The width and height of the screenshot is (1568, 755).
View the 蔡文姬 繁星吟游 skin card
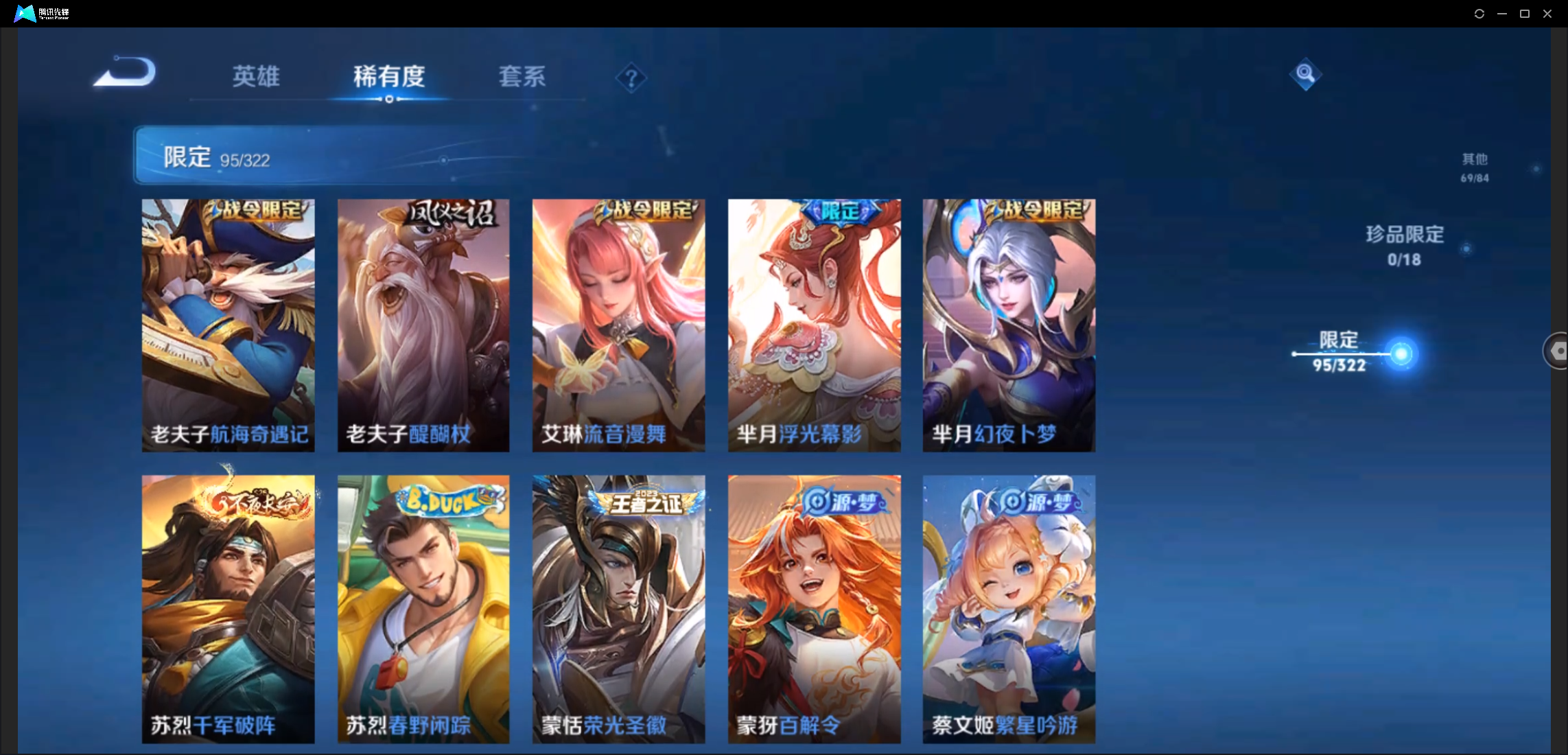tap(1009, 608)
